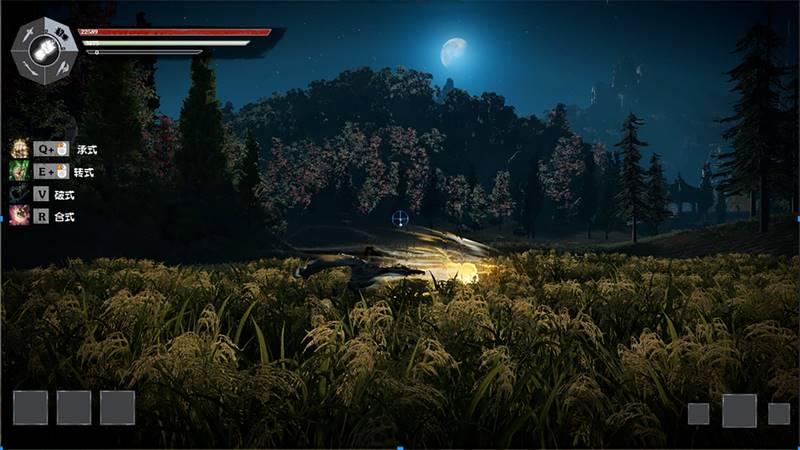Use the green 转式 skill icon
This screenshot has height=450, width=800.
[x=19, y=171]
